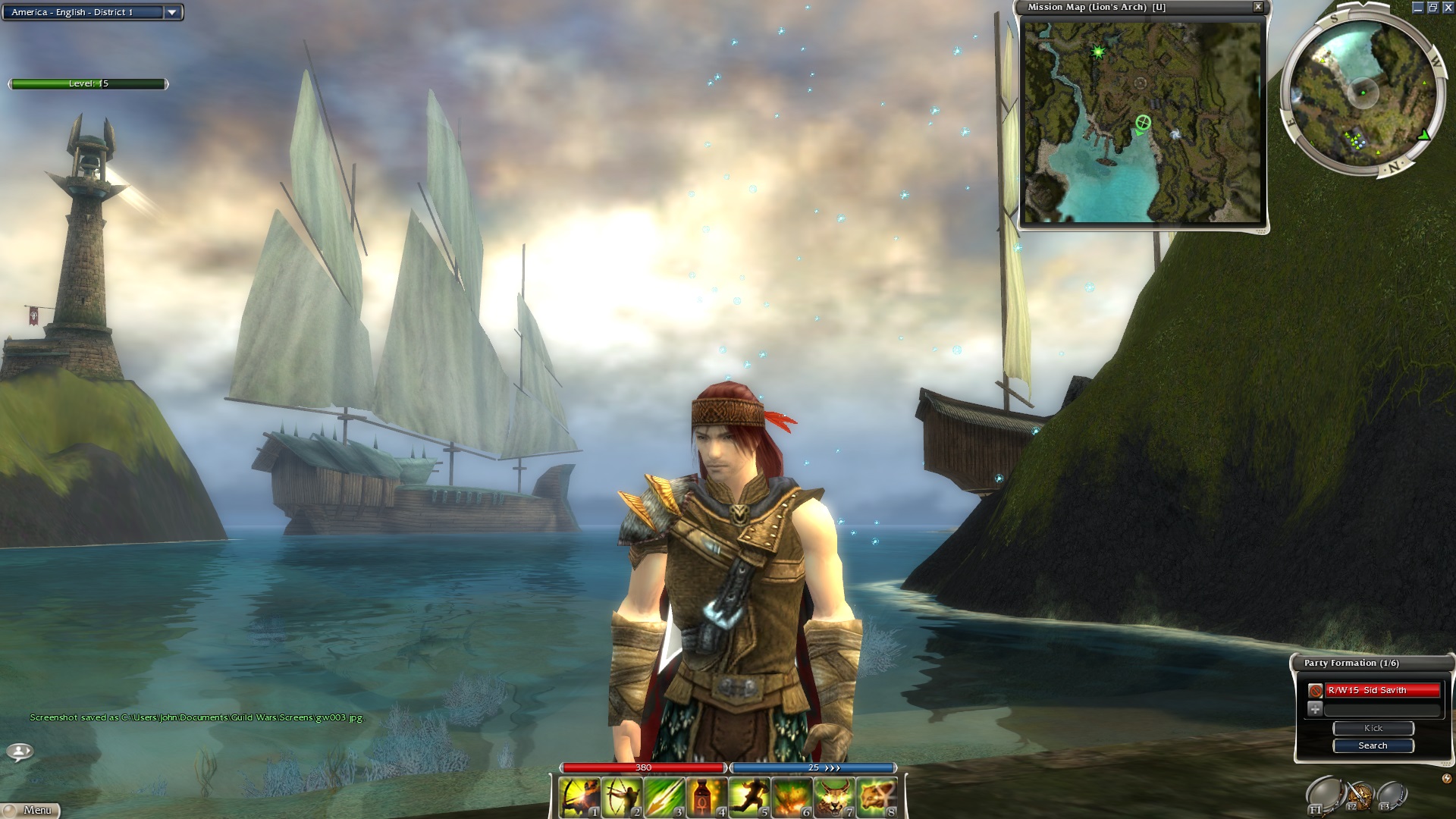Add a party member with the plus button
1456x819 pixels.
(x=1316, y=709)
